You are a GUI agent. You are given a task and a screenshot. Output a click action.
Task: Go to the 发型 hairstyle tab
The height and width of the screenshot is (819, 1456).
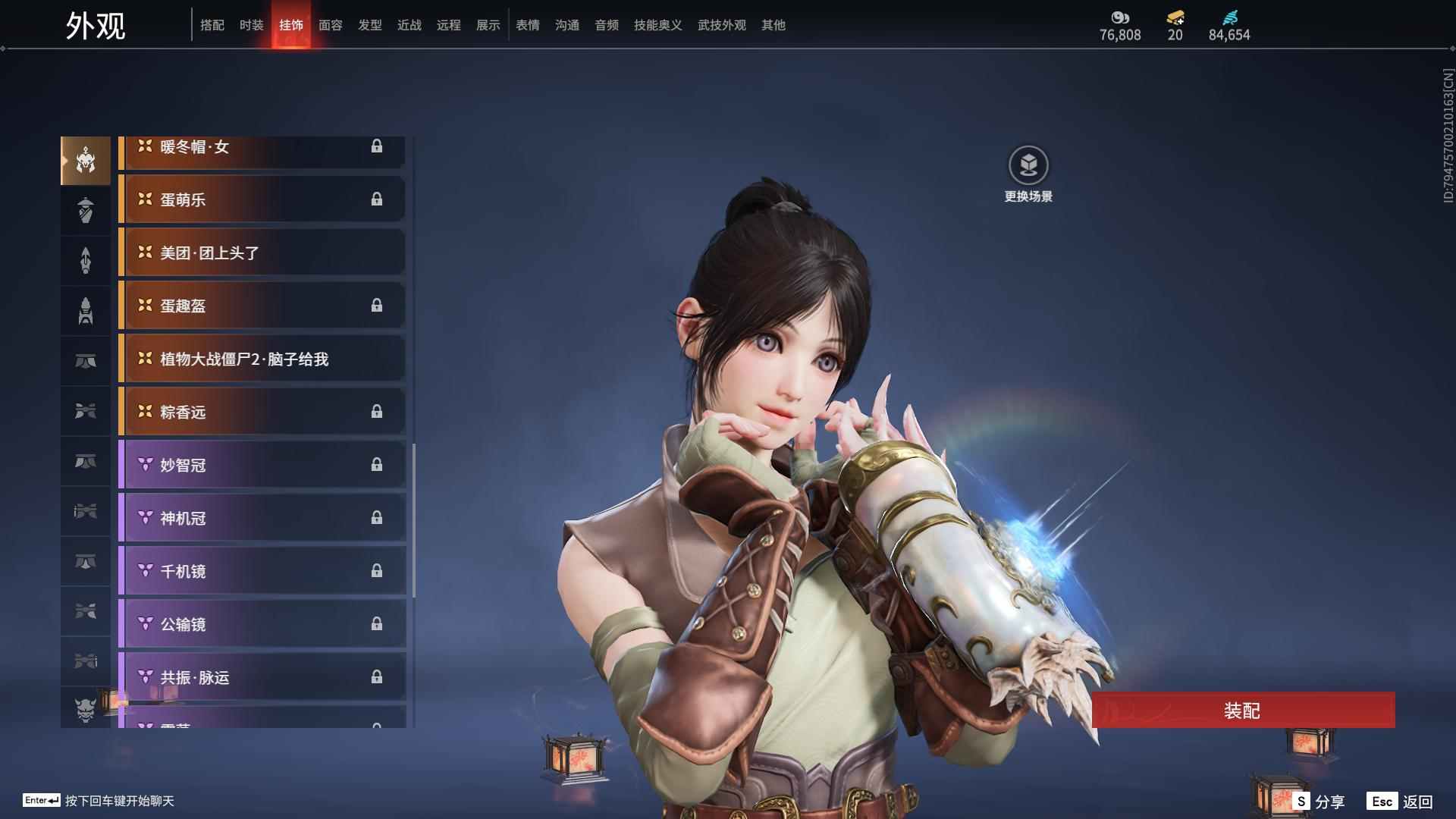(369, 25)
